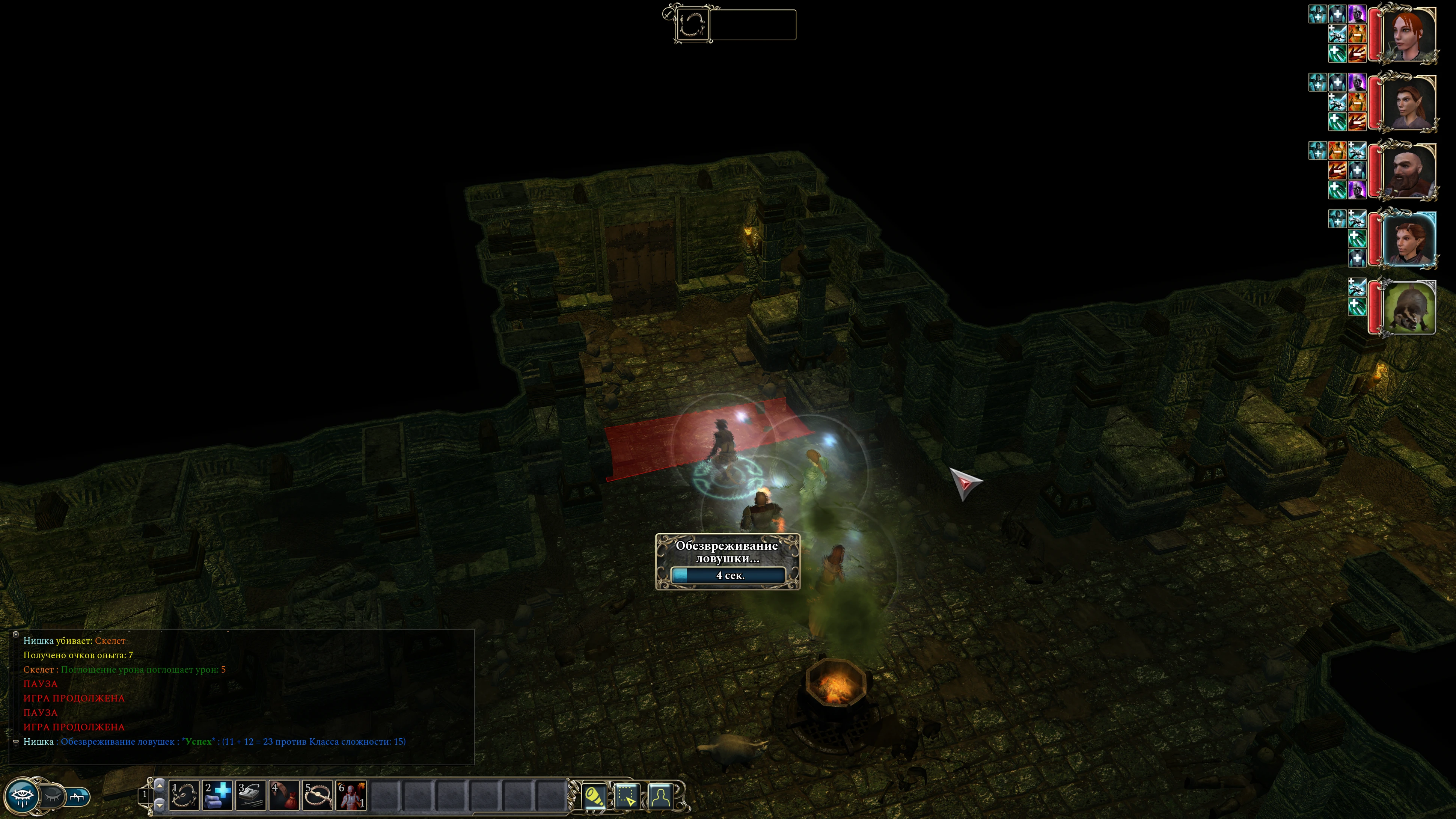Click the dashed-rectangle selection mode button
The width and height of the screenshot is (1456, 819).
(627, 796)
